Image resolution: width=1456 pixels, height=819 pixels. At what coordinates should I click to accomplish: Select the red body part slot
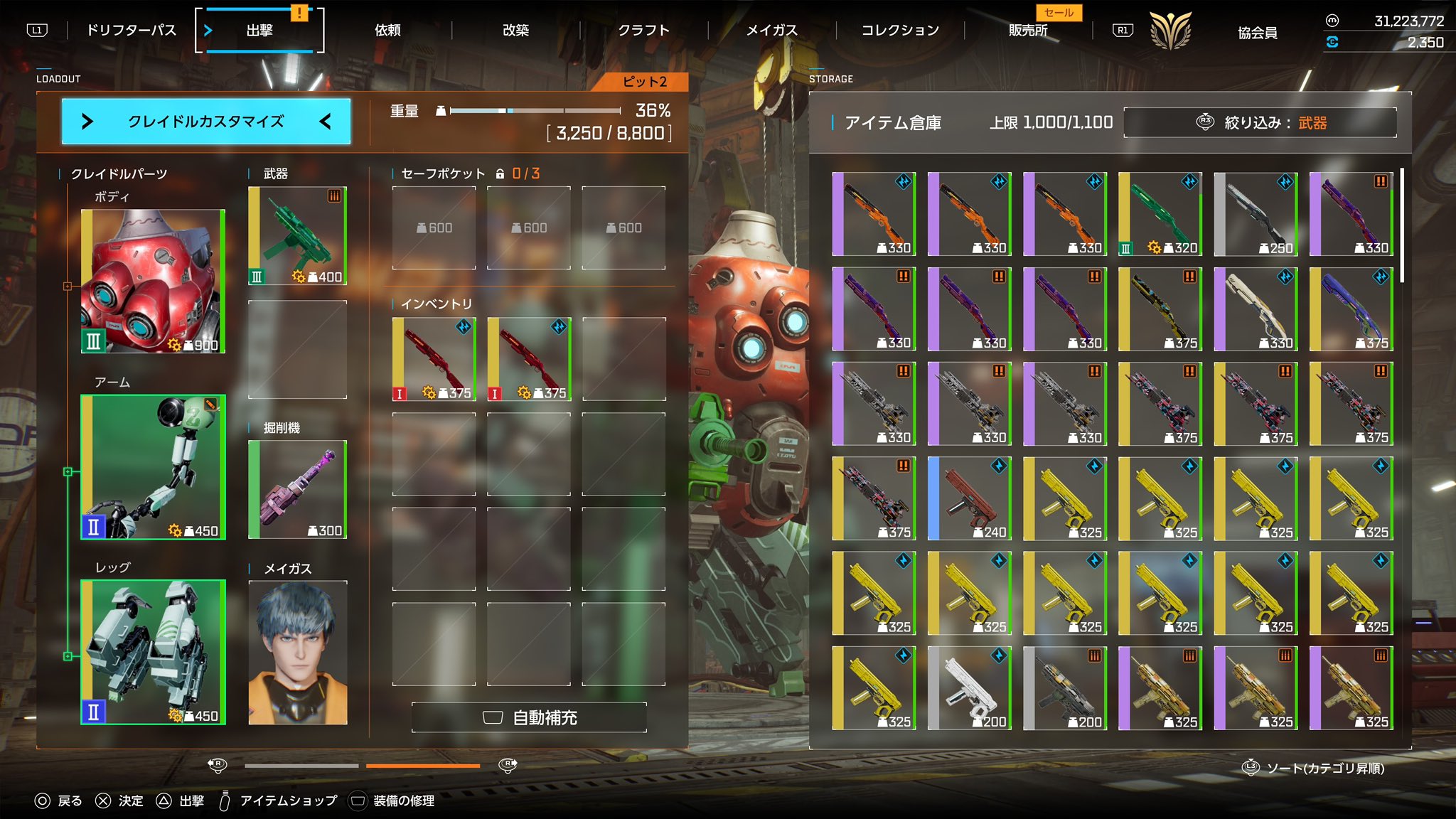point(153,281)
